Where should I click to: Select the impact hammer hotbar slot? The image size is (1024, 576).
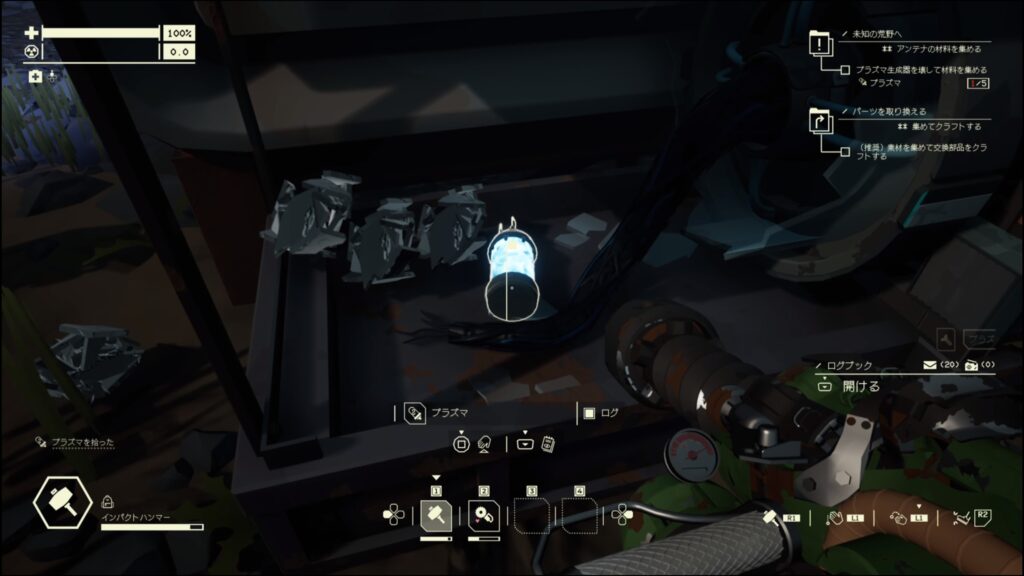point(436,515)
